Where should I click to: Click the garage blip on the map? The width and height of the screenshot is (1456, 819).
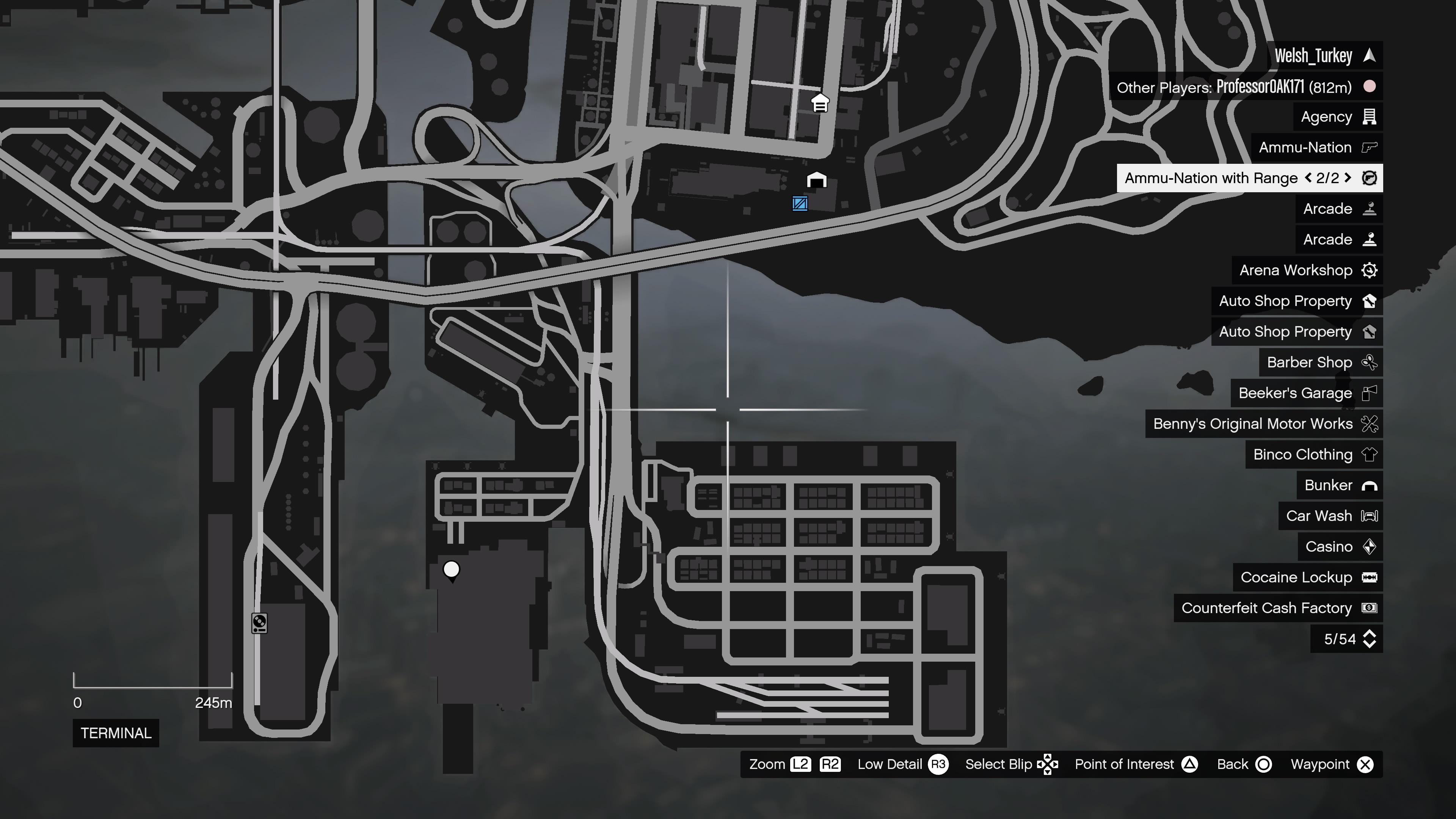(816, 180)
